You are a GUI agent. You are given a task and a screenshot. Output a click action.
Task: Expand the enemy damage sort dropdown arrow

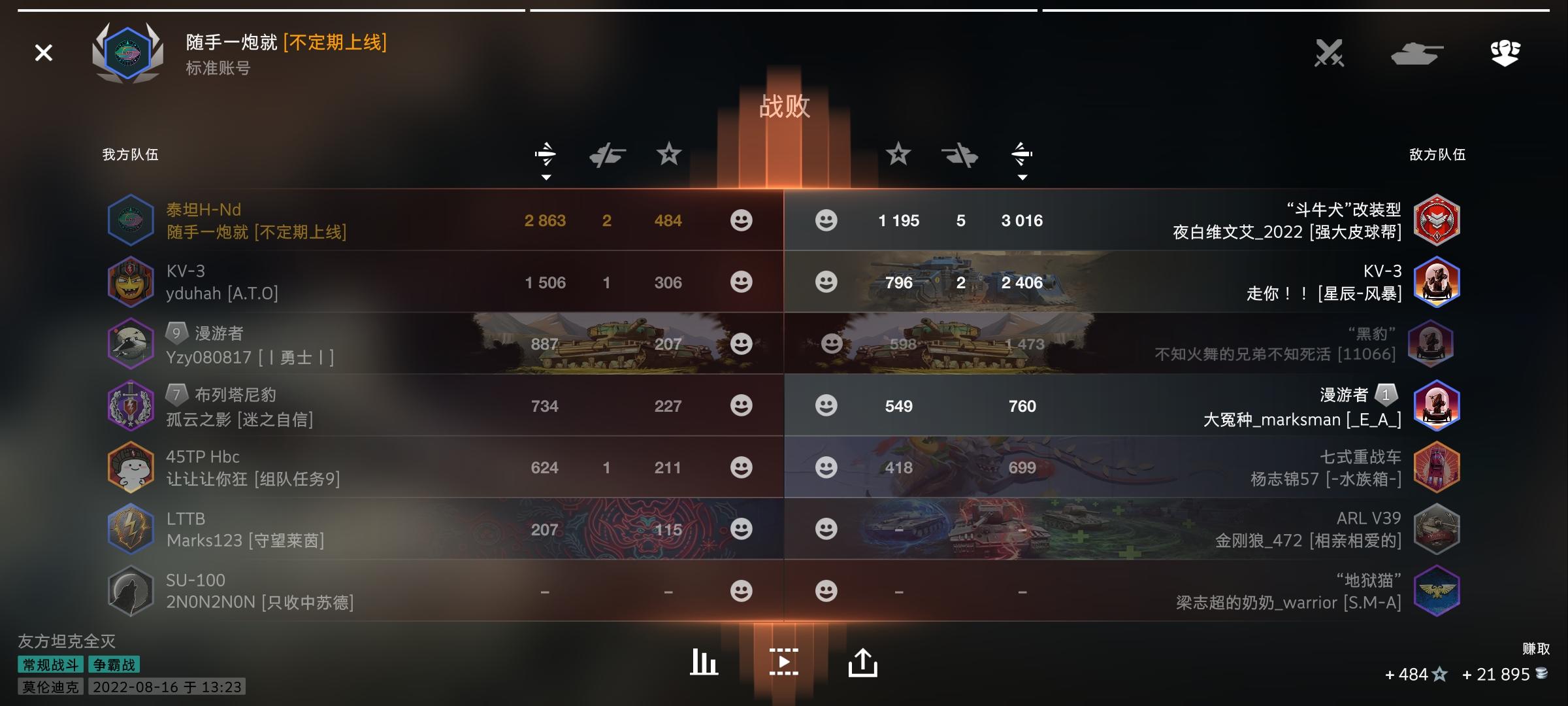[1022, 176]
